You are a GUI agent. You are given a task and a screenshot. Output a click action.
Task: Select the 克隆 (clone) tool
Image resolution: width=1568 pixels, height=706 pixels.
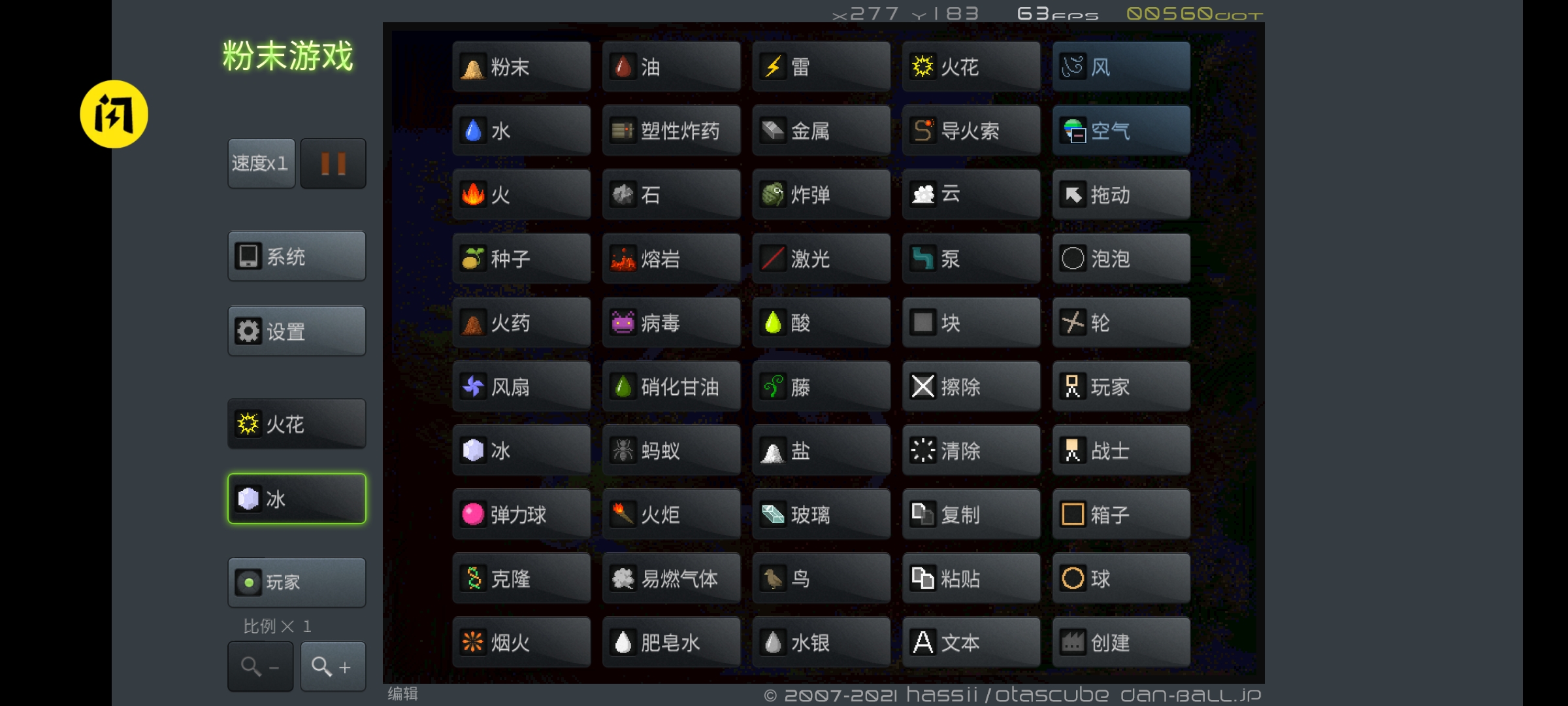(521, 578)
